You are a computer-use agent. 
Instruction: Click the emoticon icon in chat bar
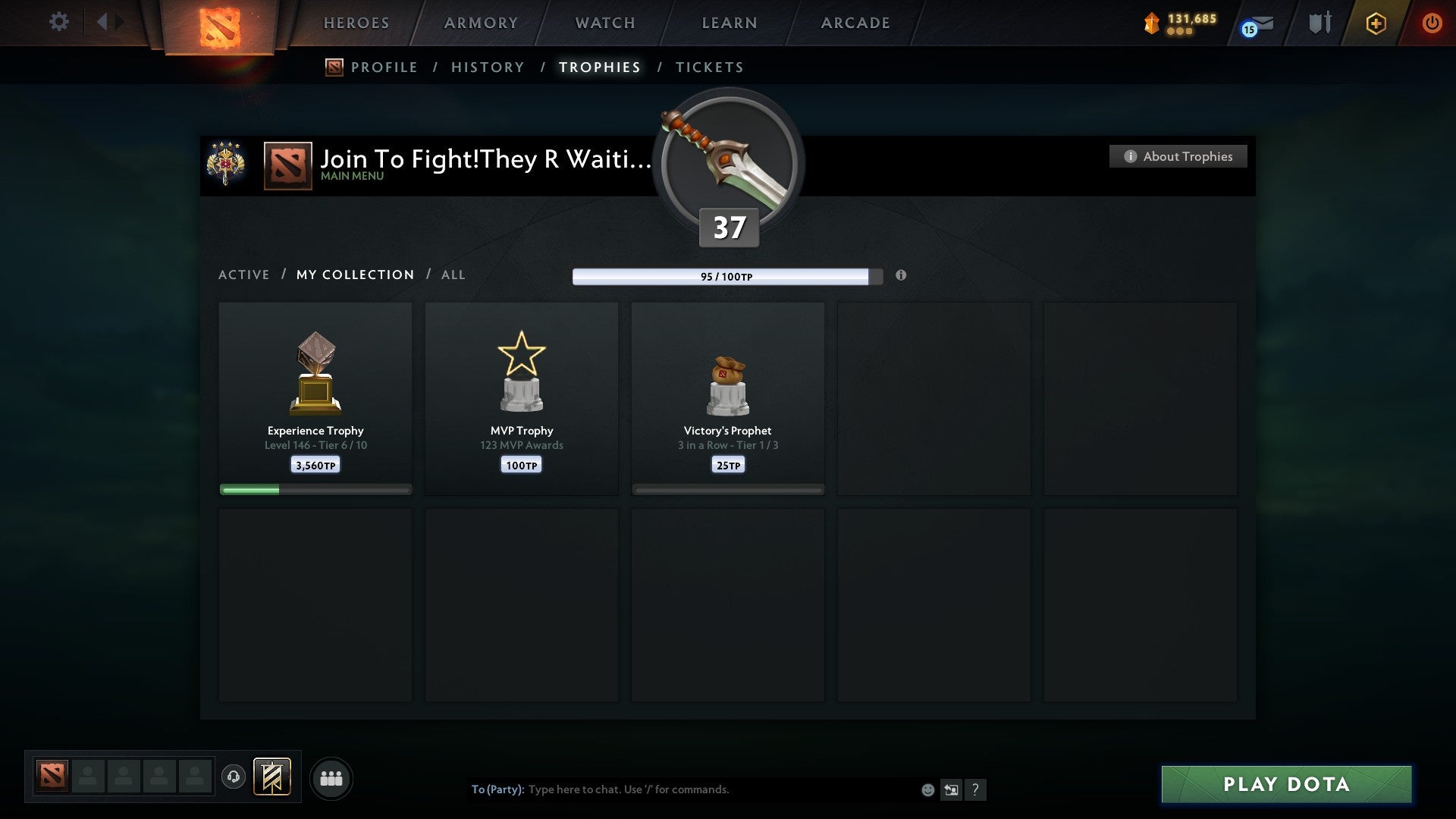click(927, 789)
